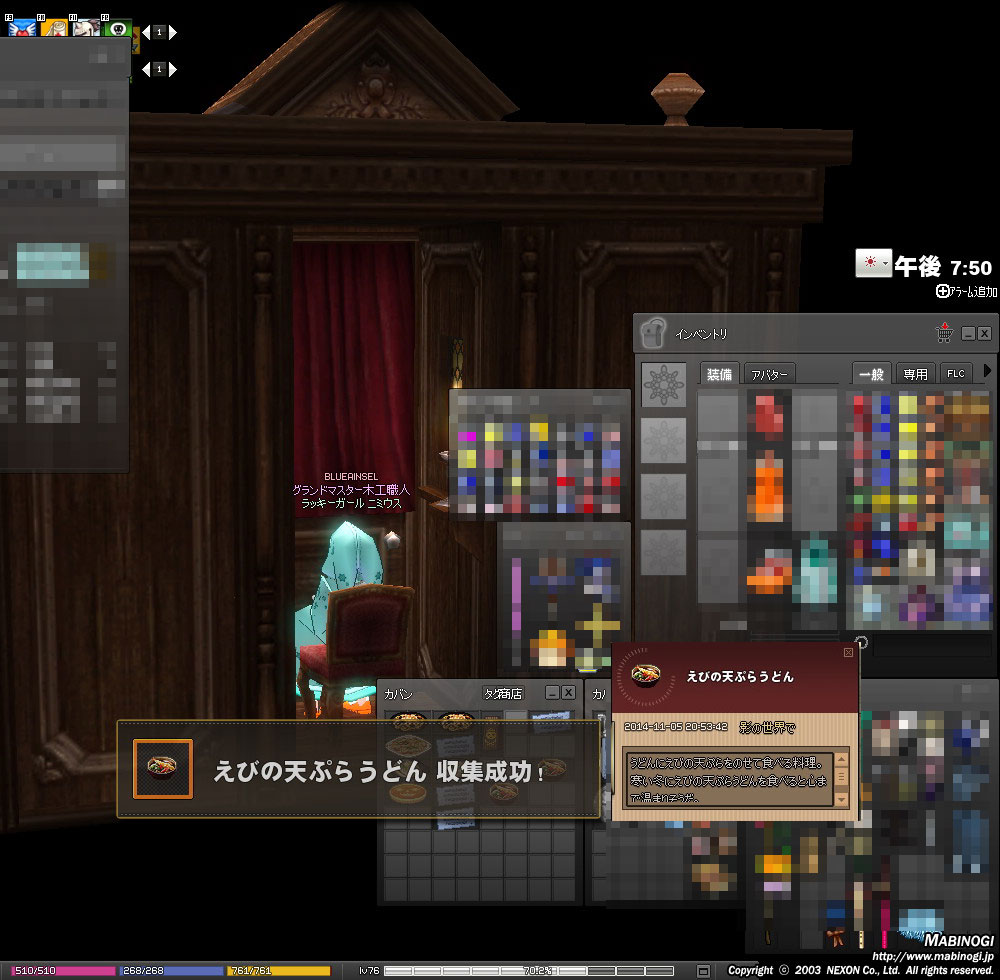Select the 一般 general bag tab
Image resolution: width=1000 pixels, height=980 pixels.
tap(870, 374)
